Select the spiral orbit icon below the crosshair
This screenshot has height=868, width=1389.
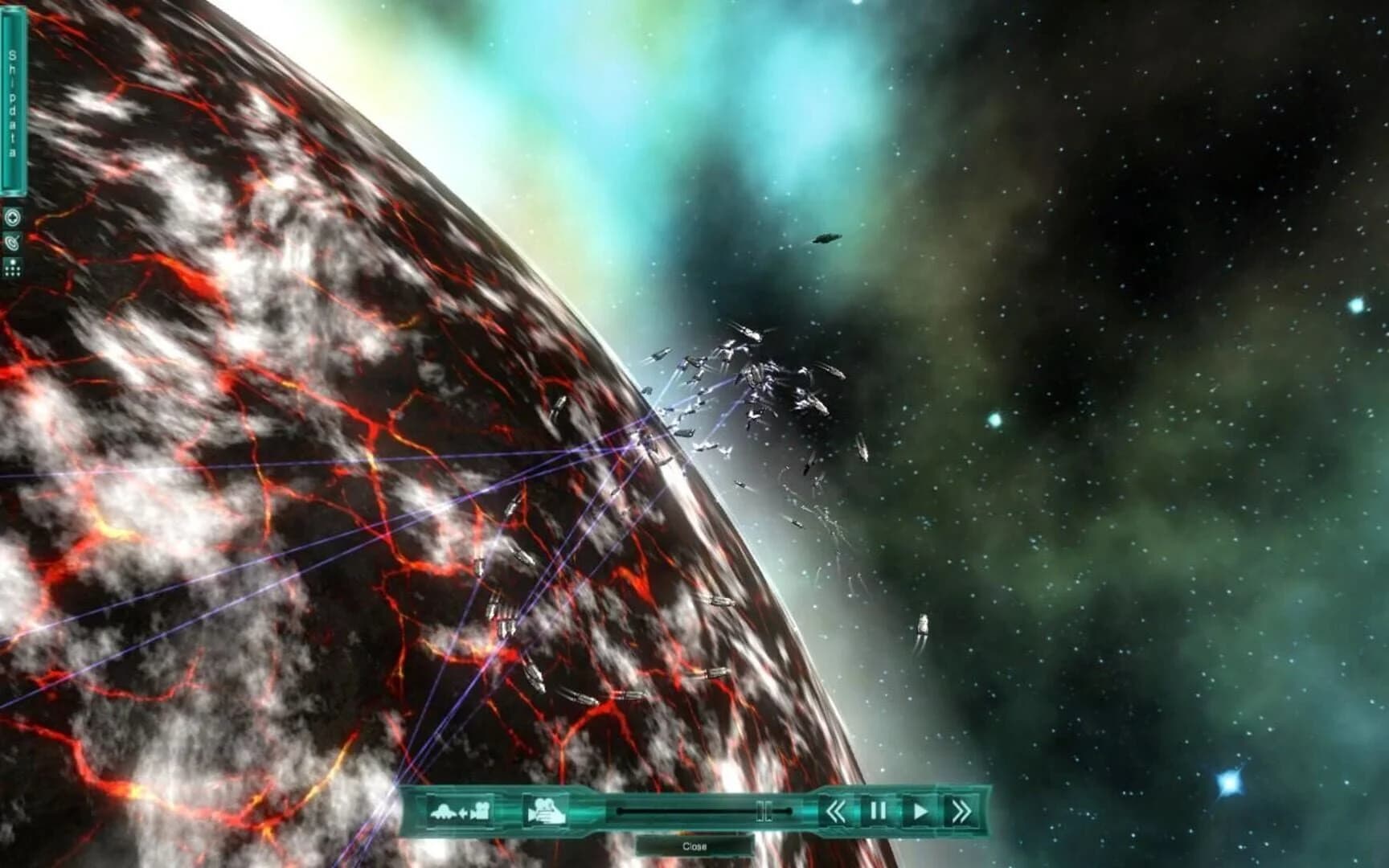(12, 241)
